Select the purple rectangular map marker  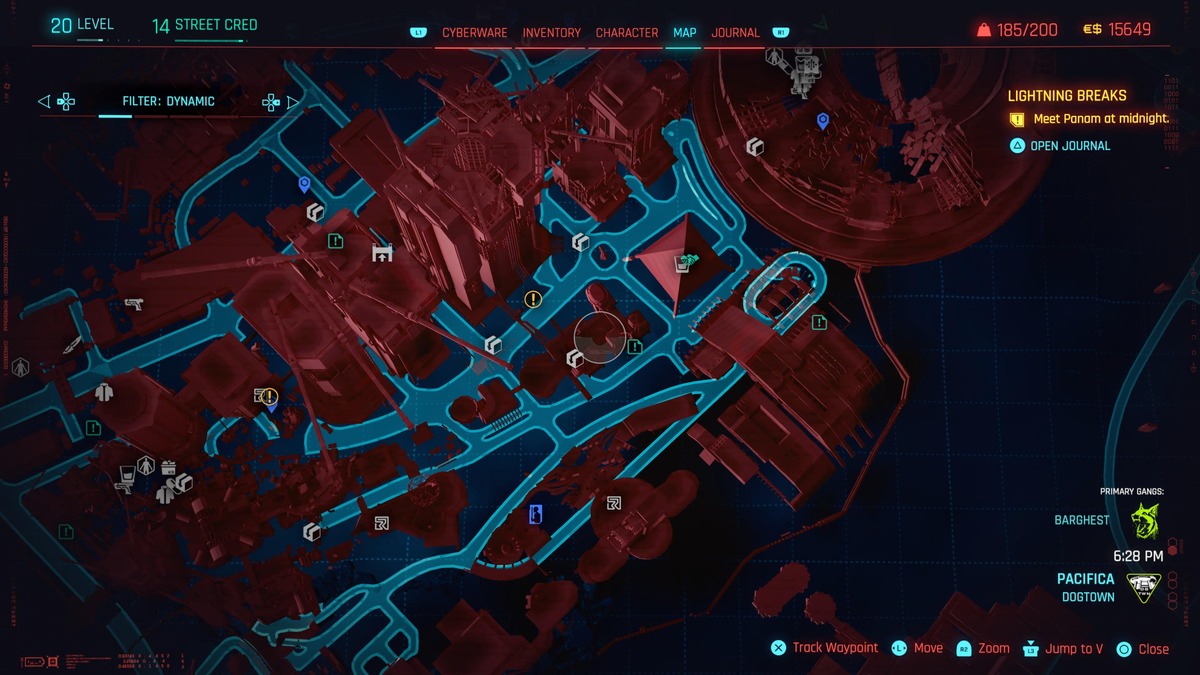pyautogui.click(x=536, y=514)
